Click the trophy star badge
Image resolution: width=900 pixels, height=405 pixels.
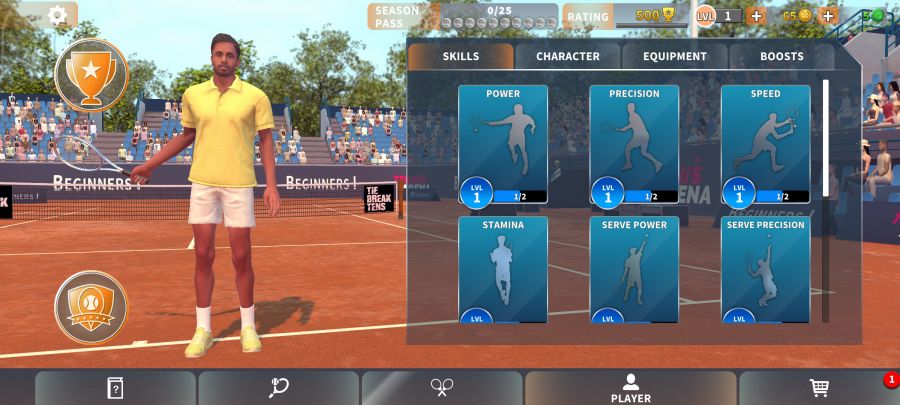pos(91,75)
